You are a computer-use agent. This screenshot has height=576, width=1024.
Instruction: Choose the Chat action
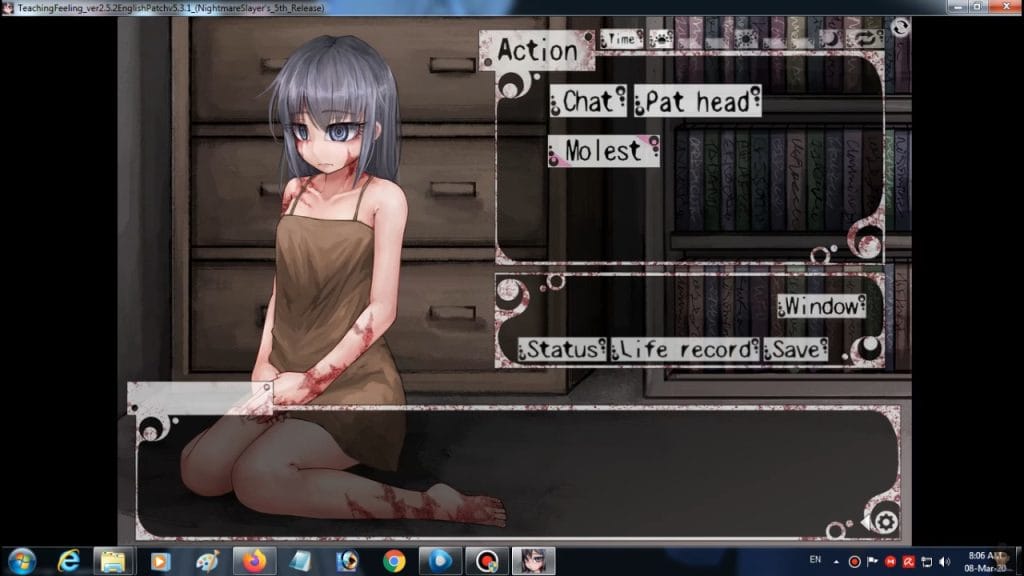[x=587, y=100]
